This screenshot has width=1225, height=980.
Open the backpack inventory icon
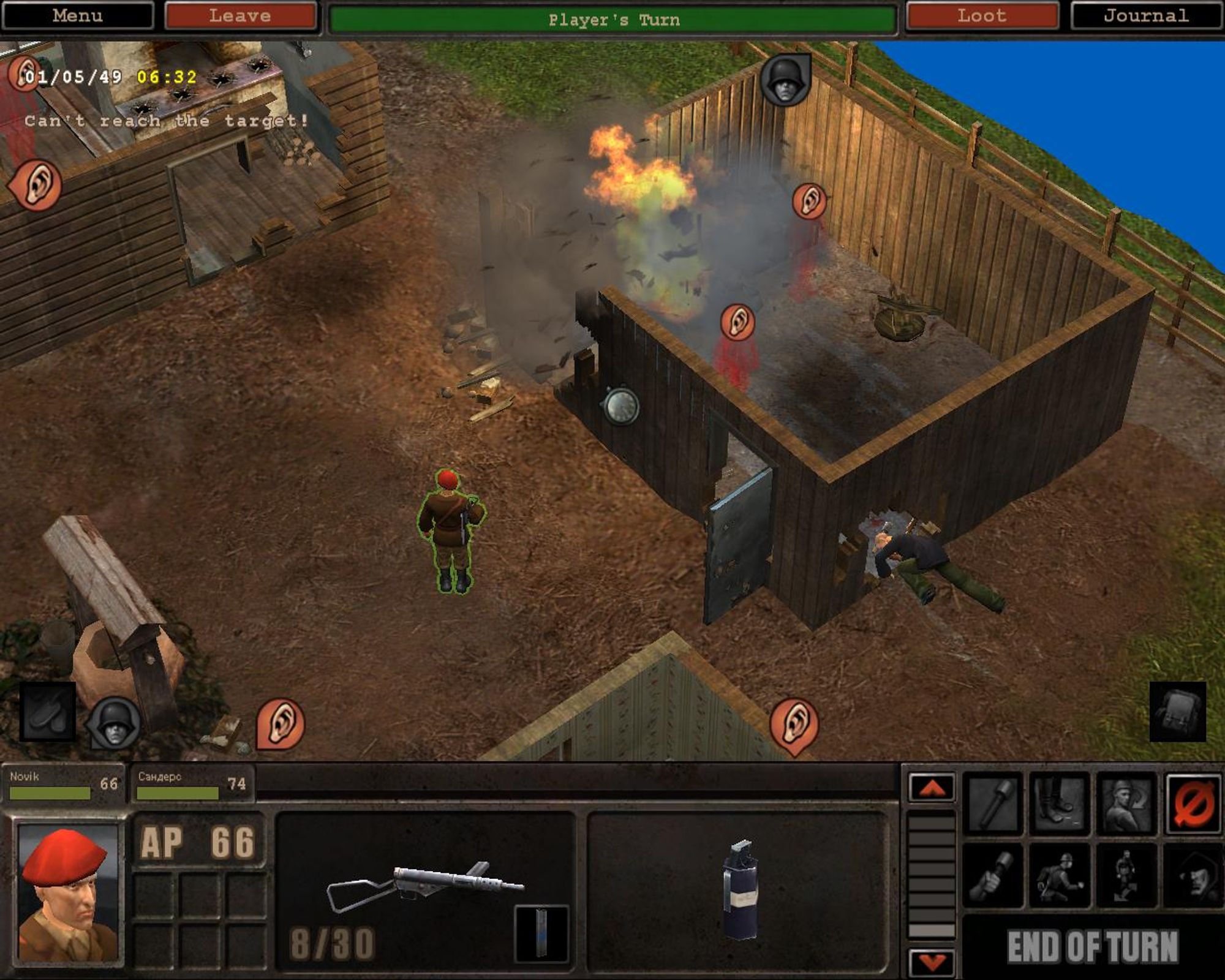coord(1177,712)
